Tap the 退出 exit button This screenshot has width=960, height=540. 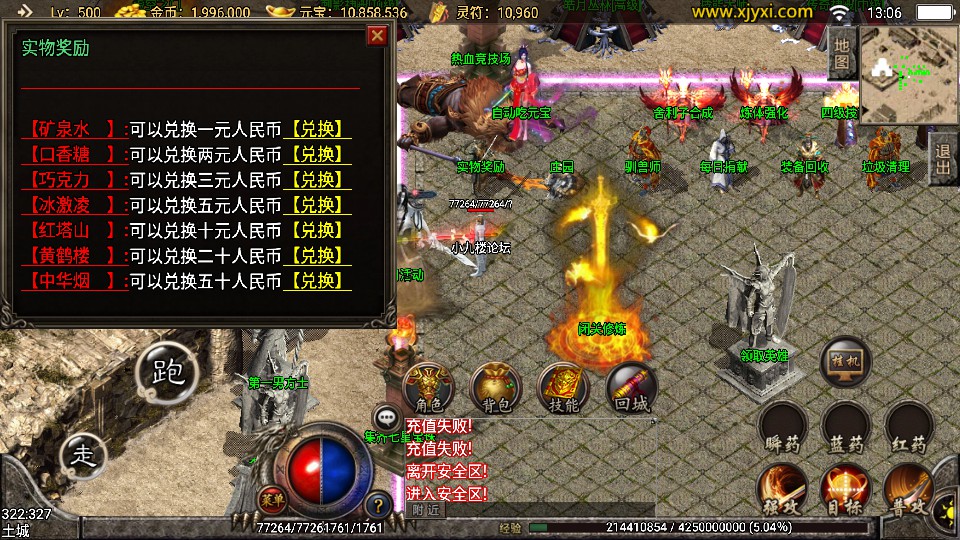pos(942,157)
